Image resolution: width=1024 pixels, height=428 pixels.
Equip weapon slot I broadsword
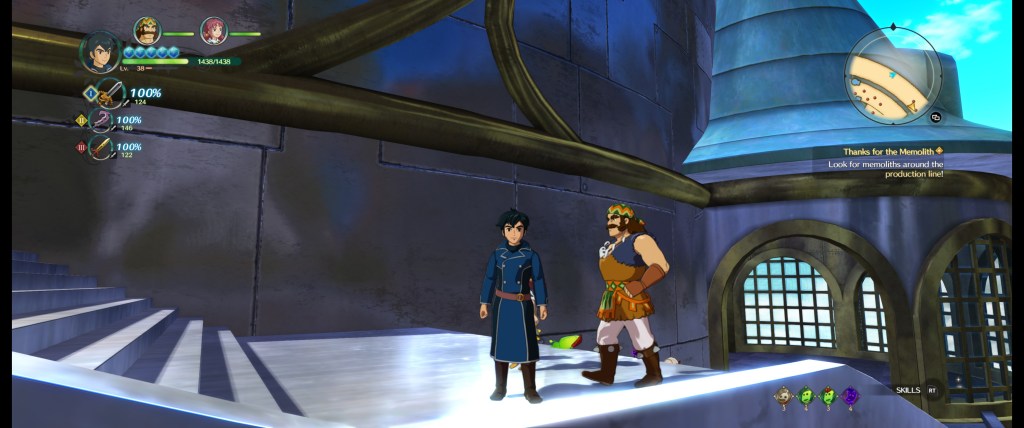click(x=109, y=94)
